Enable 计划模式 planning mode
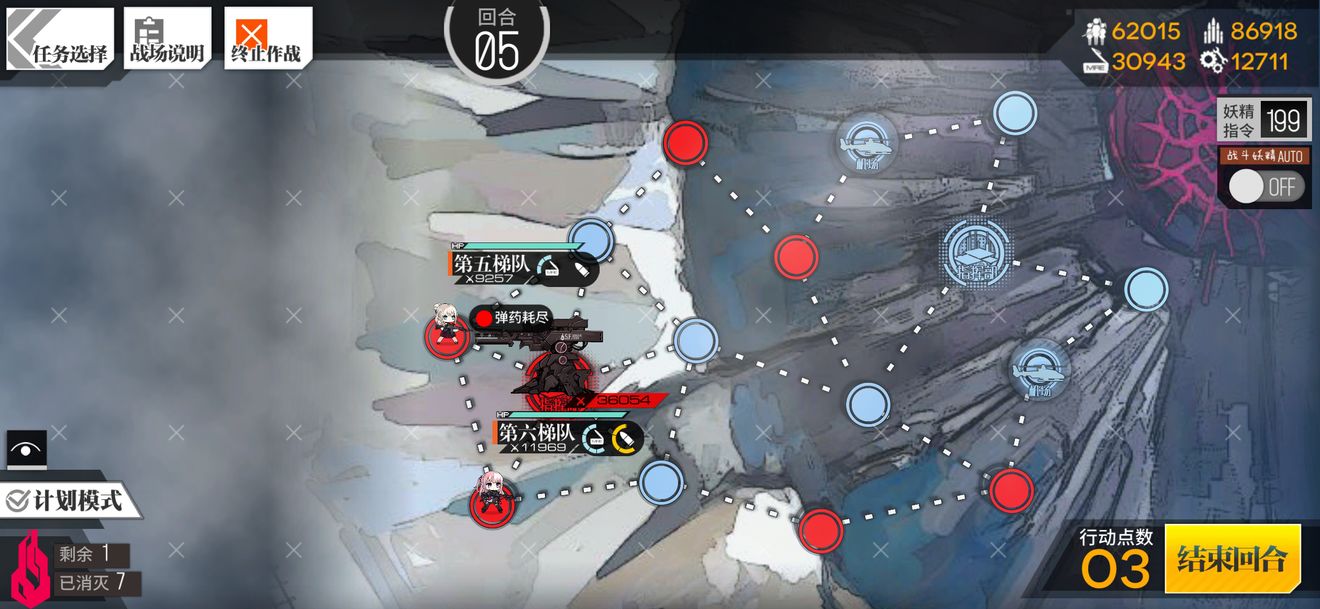The width and height of the screenshot is (1320, 609). point(66,500)
